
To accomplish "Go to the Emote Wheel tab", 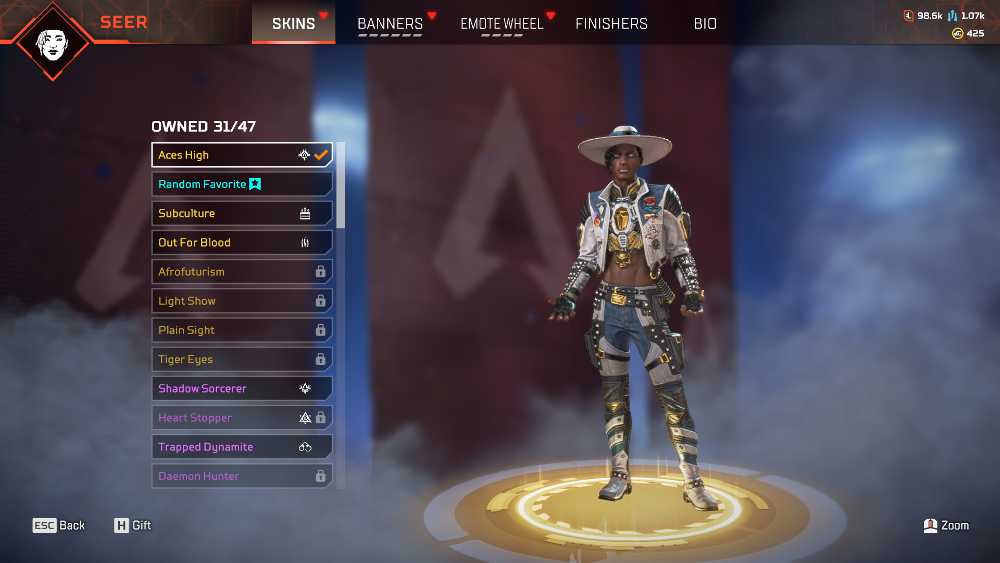I will click(x=501, y=23).
